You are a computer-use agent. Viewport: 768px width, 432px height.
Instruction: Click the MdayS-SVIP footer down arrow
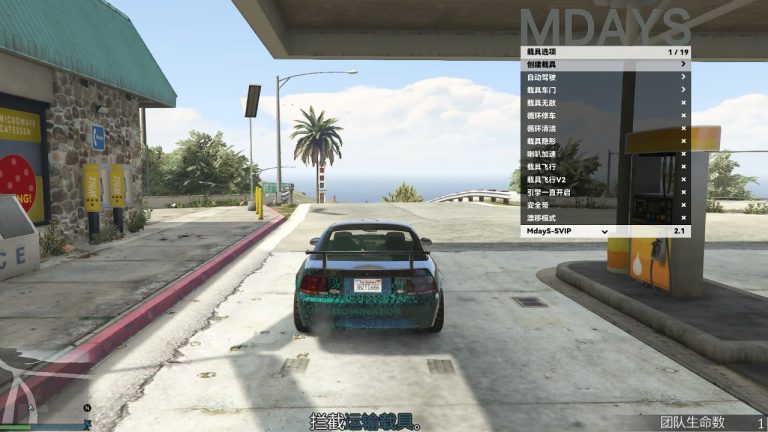pos(605,231)
